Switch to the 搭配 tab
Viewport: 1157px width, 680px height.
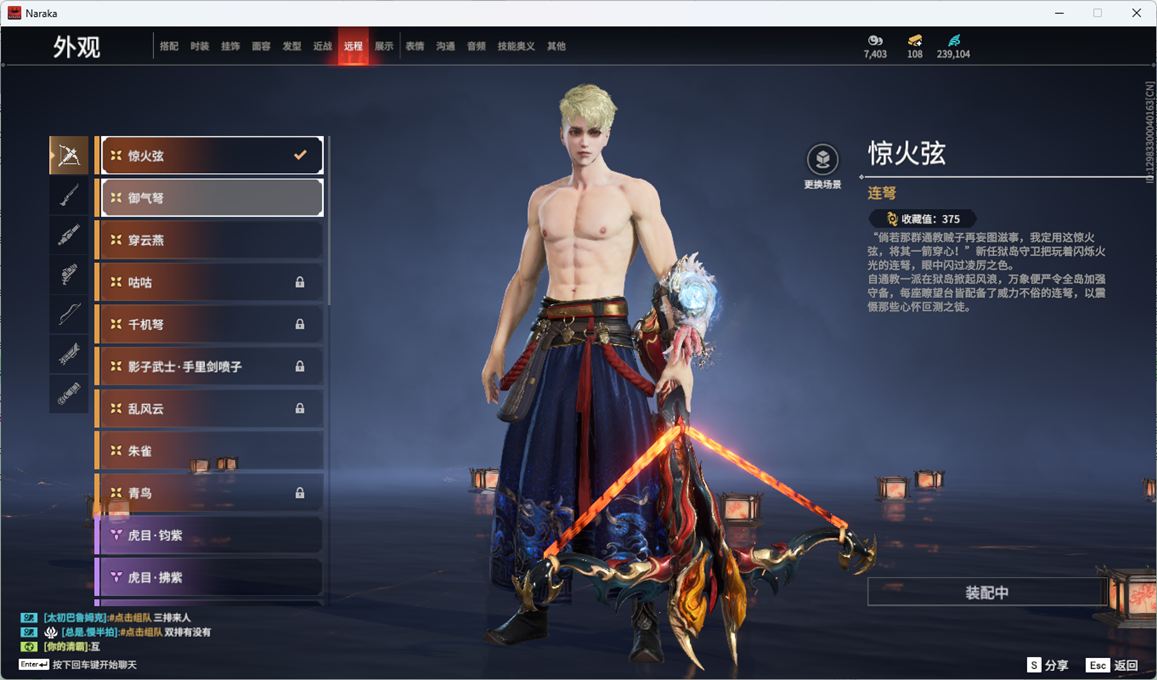pyautogui.click(x=169, y=46)
